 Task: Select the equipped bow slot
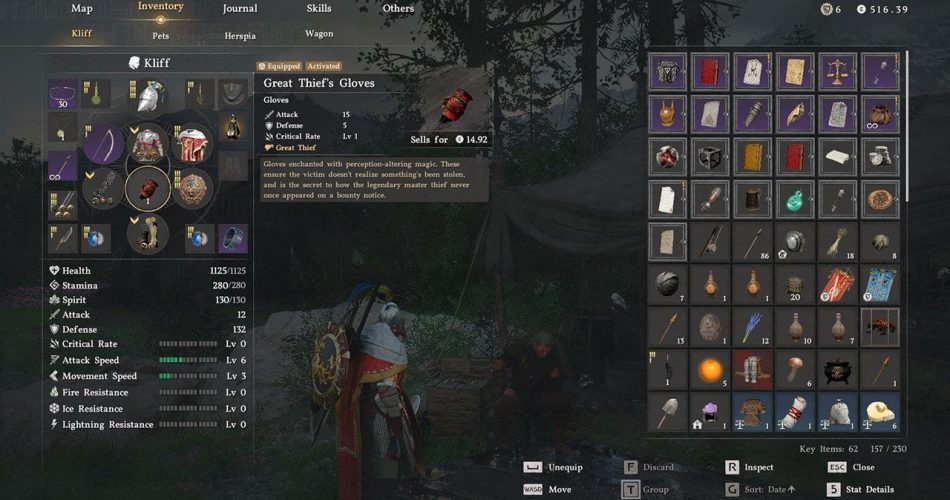103,144
